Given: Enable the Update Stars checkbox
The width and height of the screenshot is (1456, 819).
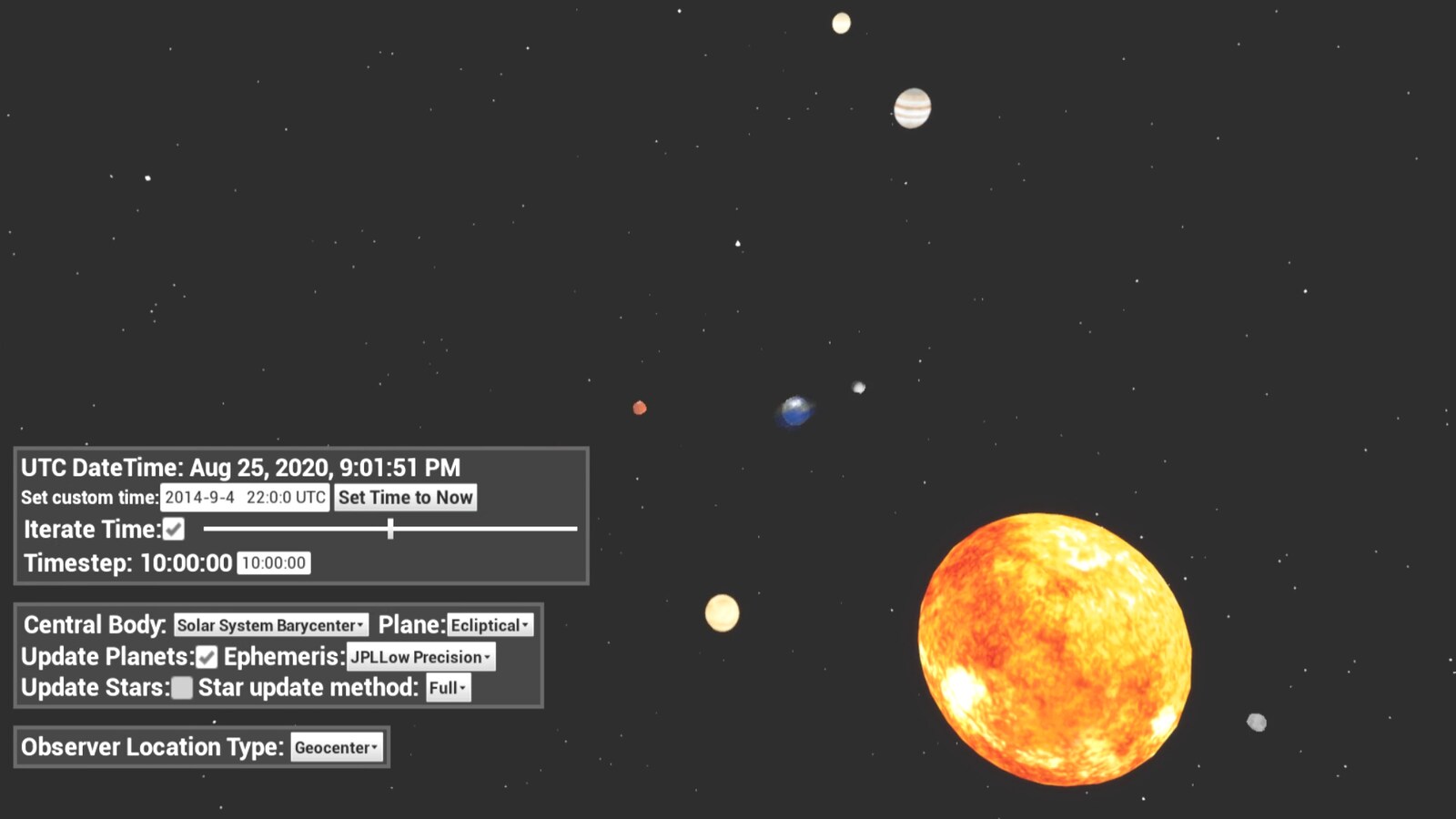Looking at the screenshot, I should (x=181, y=689).
